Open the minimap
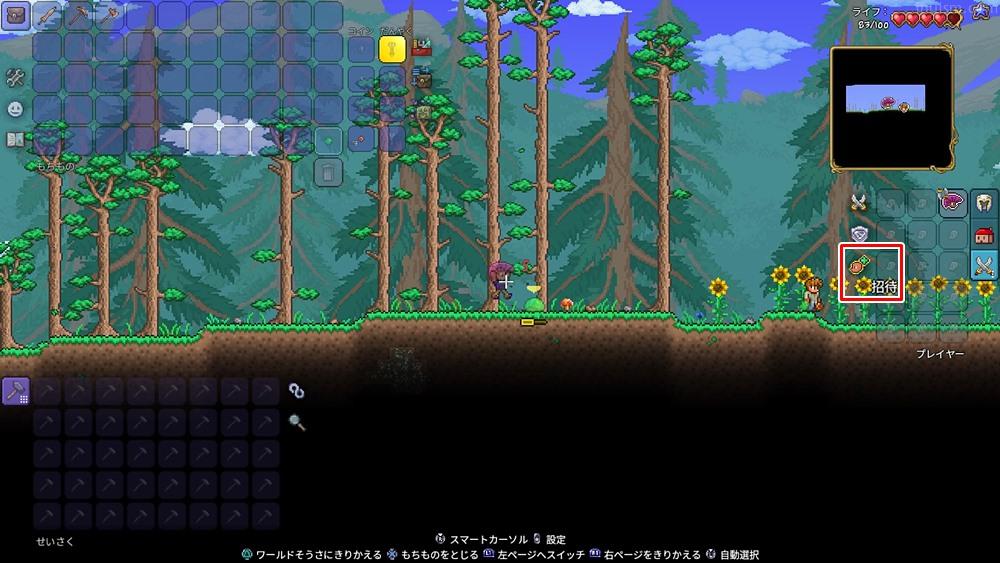Image resolution: width=1000 pixels, height=563 pixels. coord(890,108)
